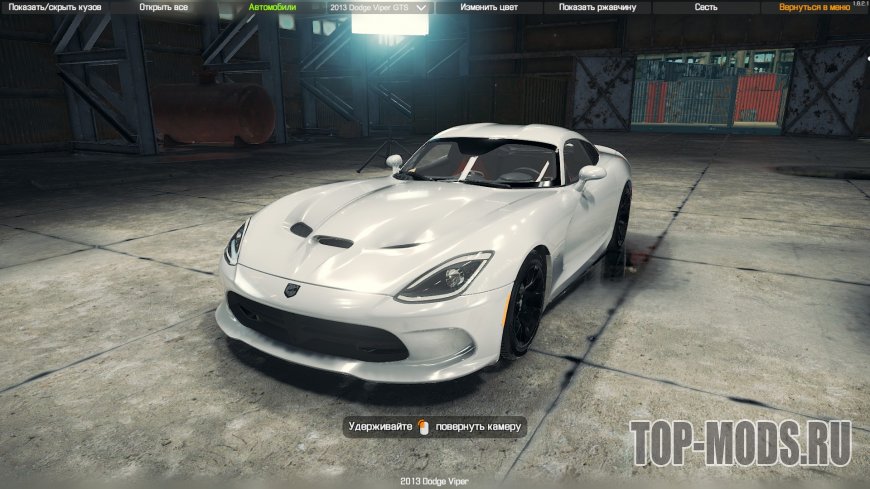Expand the 2013 Dodge Viper GTS dropdown
The width and height of the screenshot is (870, 489).
pos(378,7)
